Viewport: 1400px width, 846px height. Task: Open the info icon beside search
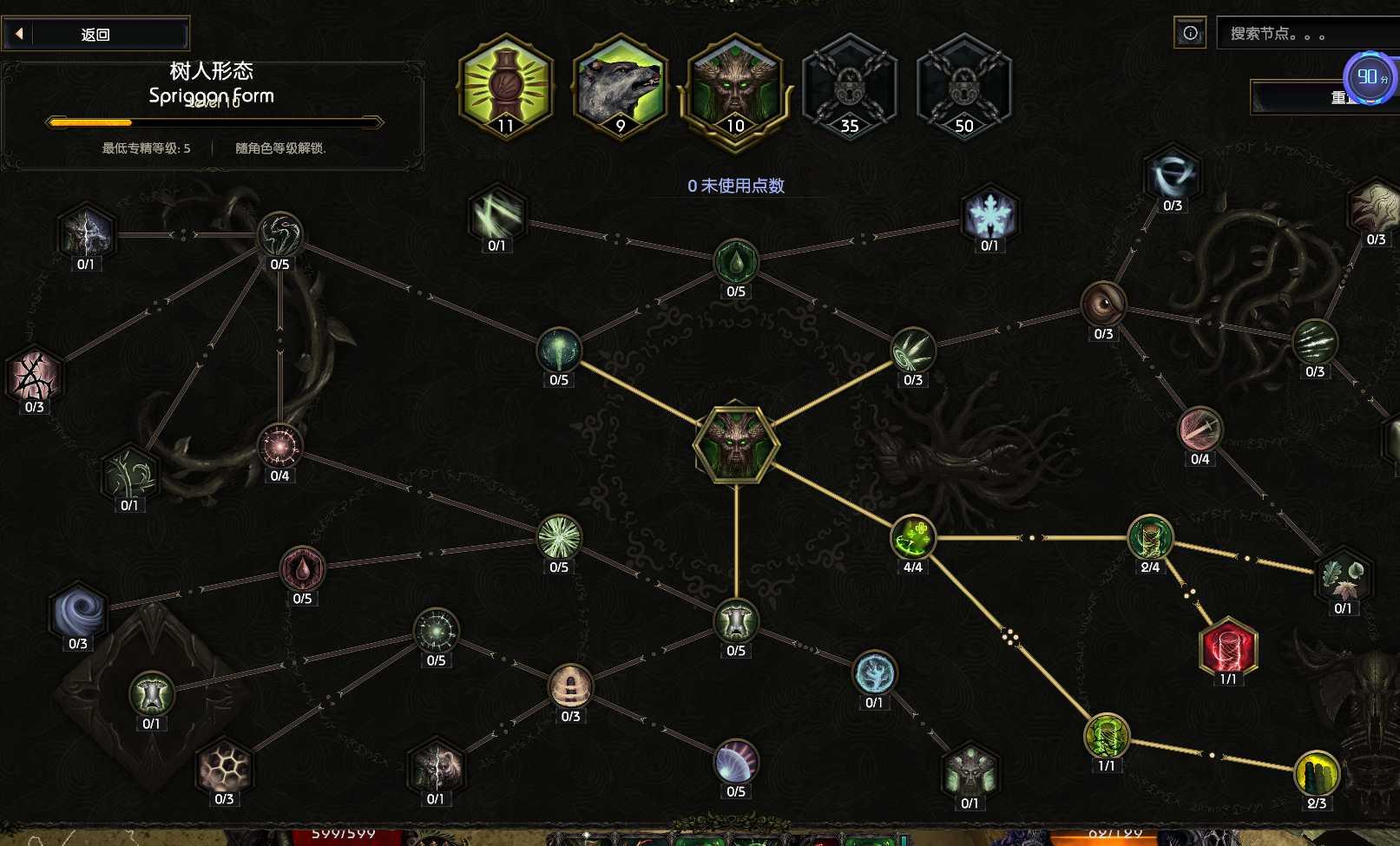click(1190, 33)
